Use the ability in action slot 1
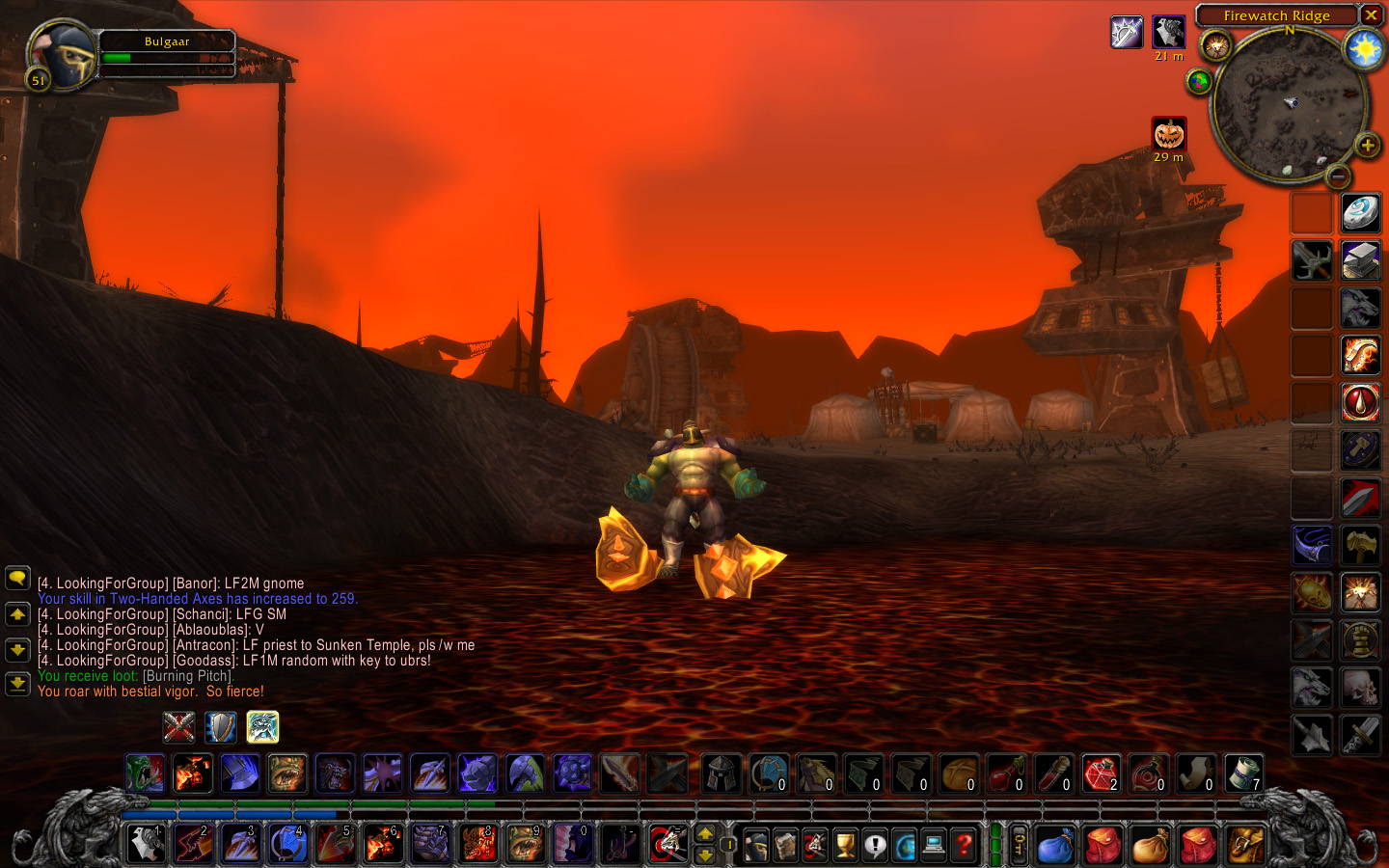Viewport: 1389px width, 868px height. [146, 844]
